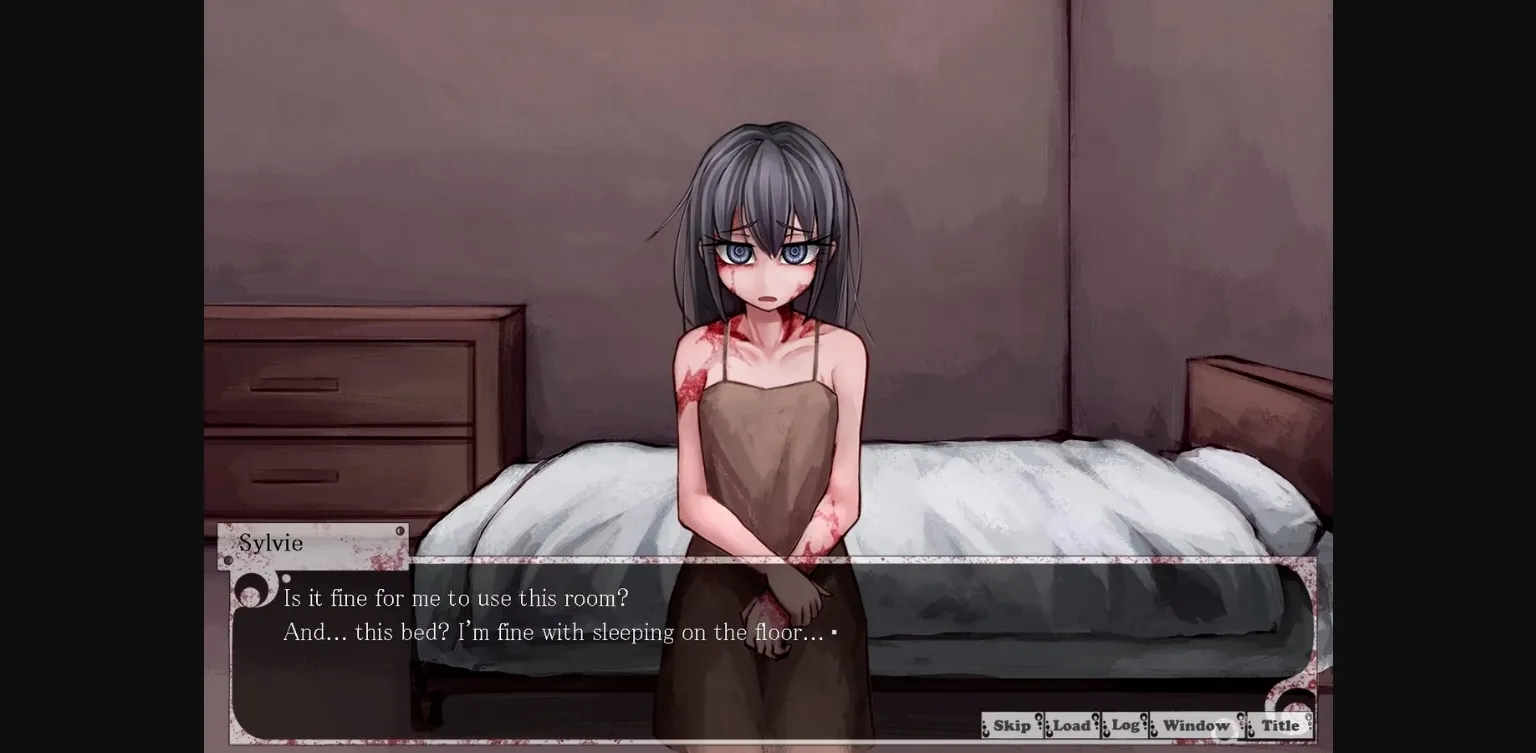This screenshot has width=1536, height=753.
Task: Open the dialogue Log history
Action: coord(1125,725)
